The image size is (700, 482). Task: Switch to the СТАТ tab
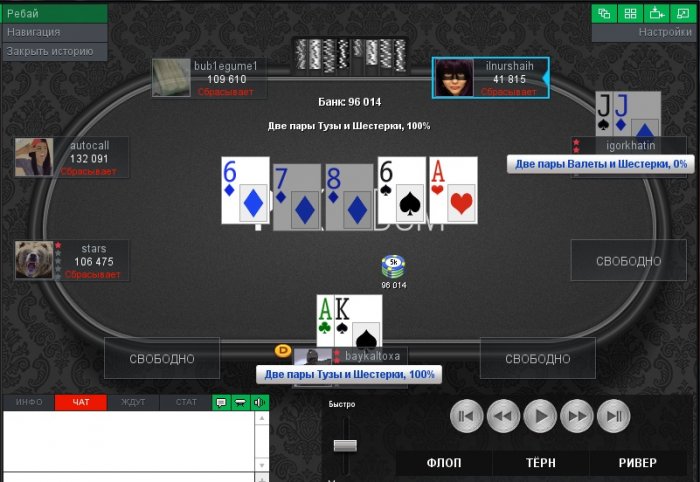coord(186,402)
